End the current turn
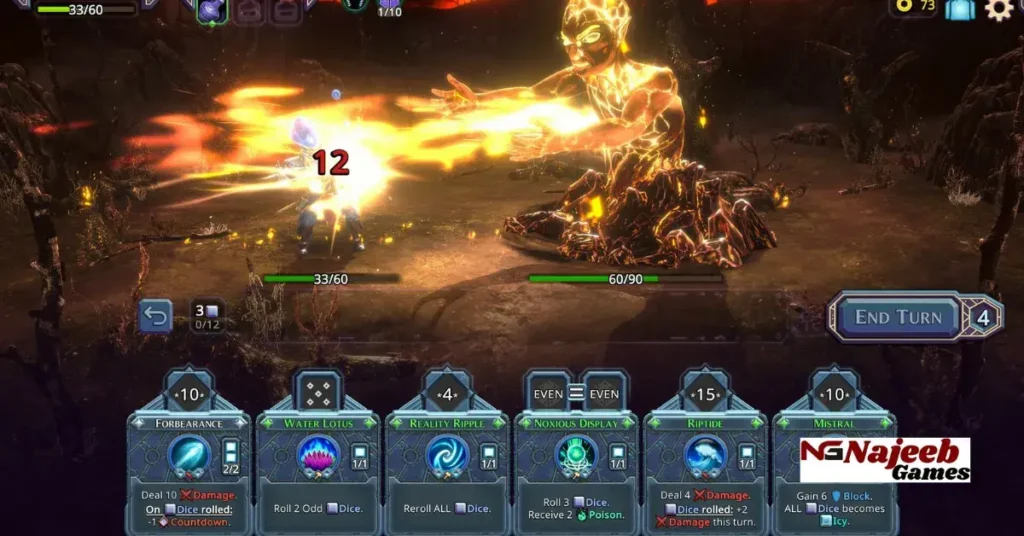This screenshot has width=1024, height=536. click(897, 318)
